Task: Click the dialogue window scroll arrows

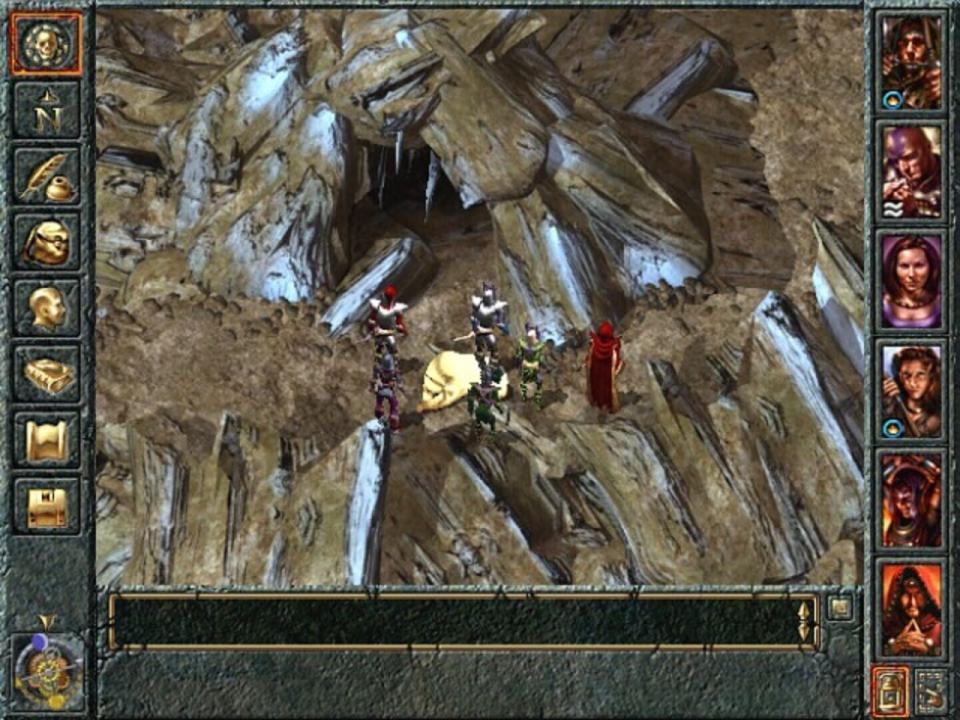Action: 804,621
